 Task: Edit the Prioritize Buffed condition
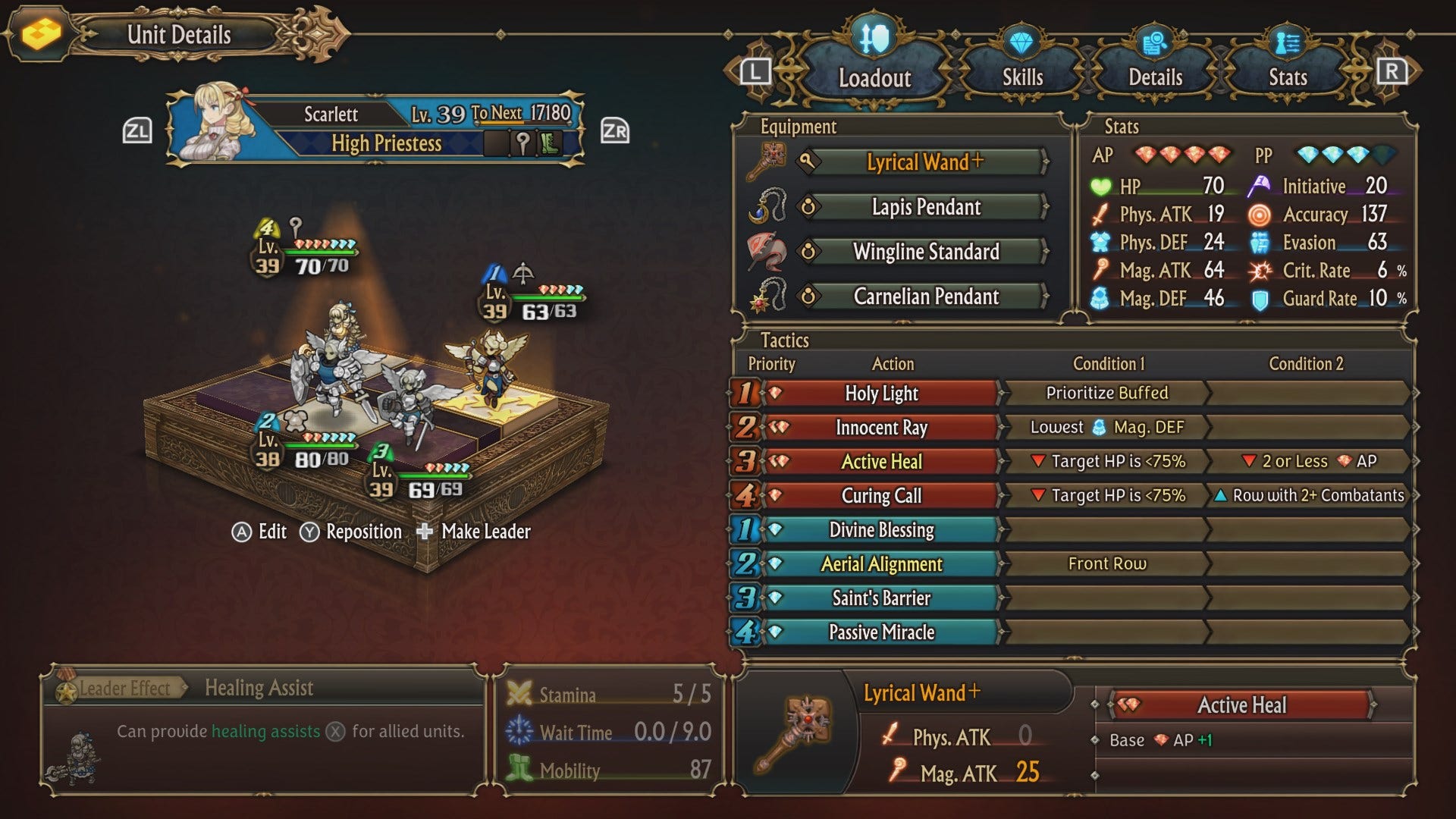(x=1106, y=393)
